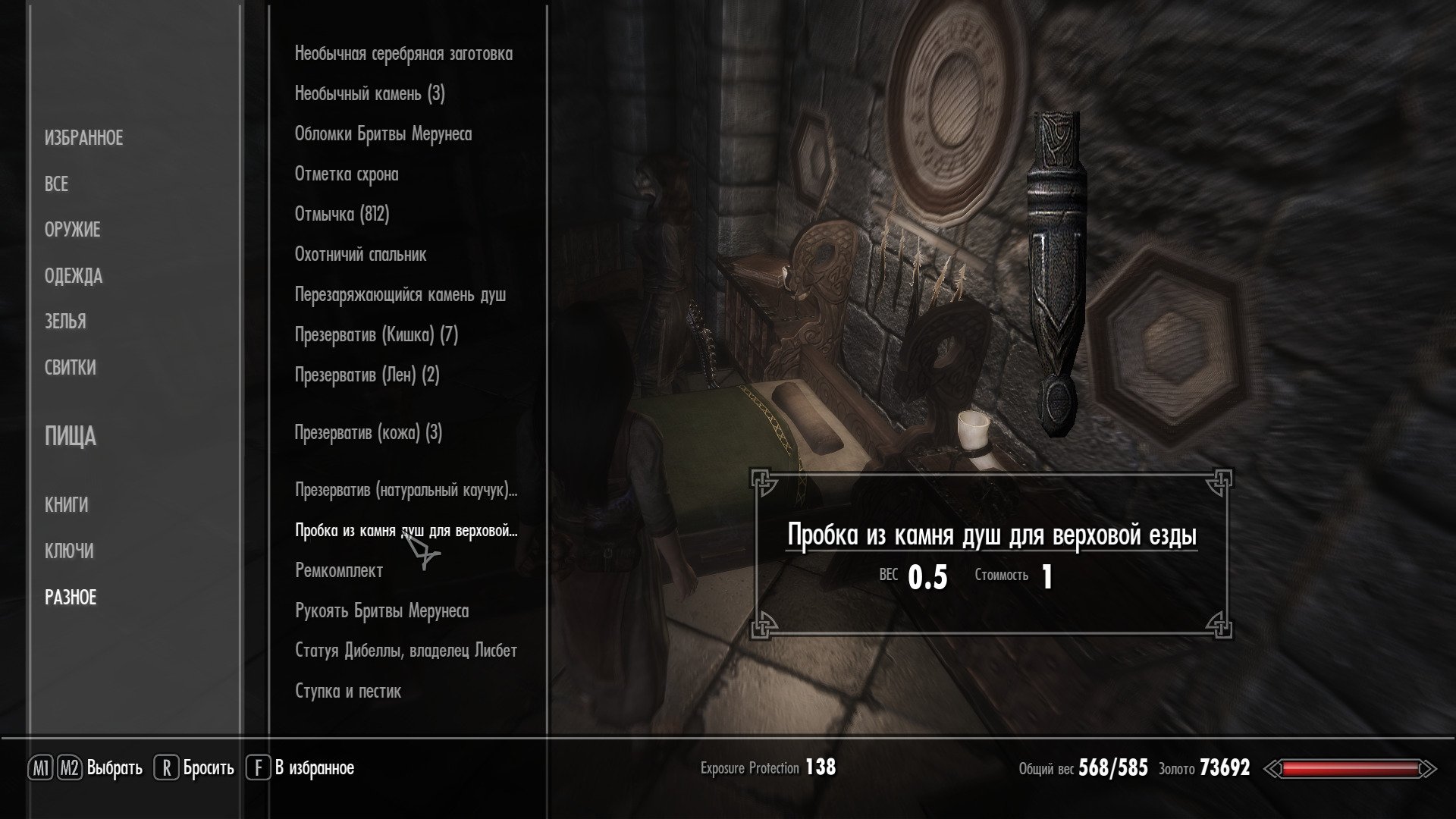Switch to the СВИТКИ scrolls category
Viewport: 1456px width, 819px height.
(x=70, y=368)
